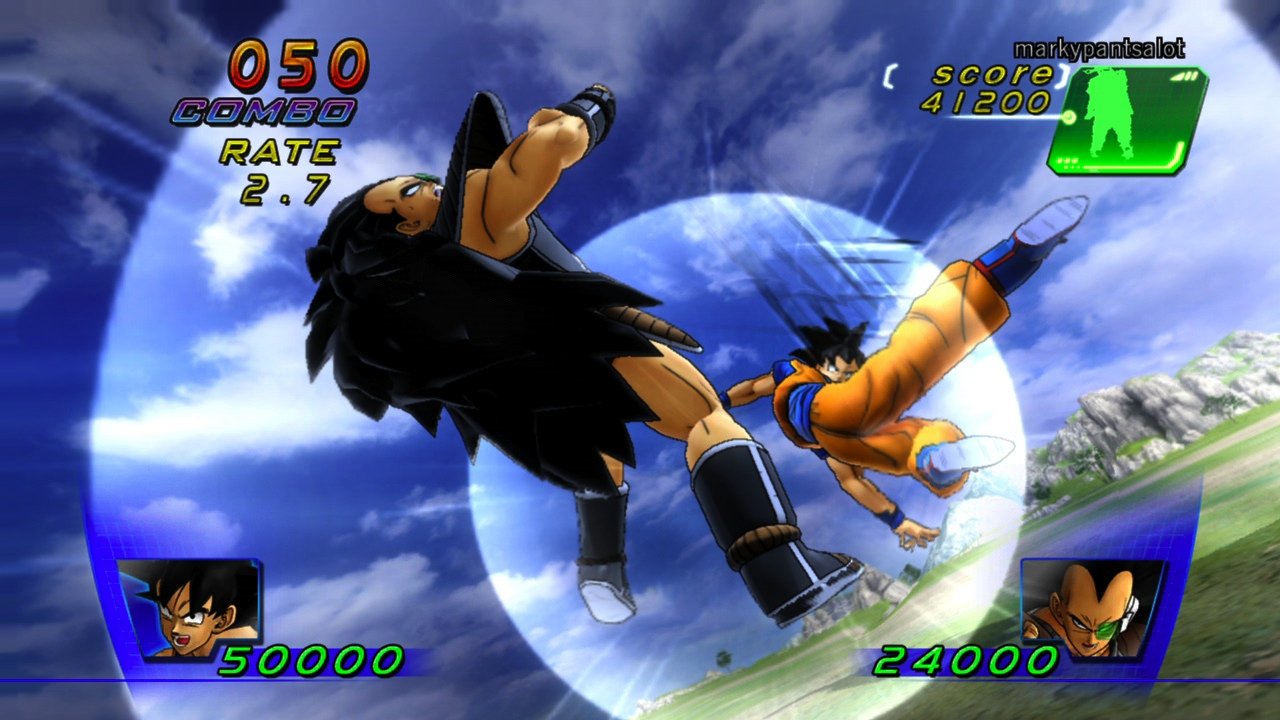Click the 41200 score number
1280x720 pixels.
coord(990,100)
